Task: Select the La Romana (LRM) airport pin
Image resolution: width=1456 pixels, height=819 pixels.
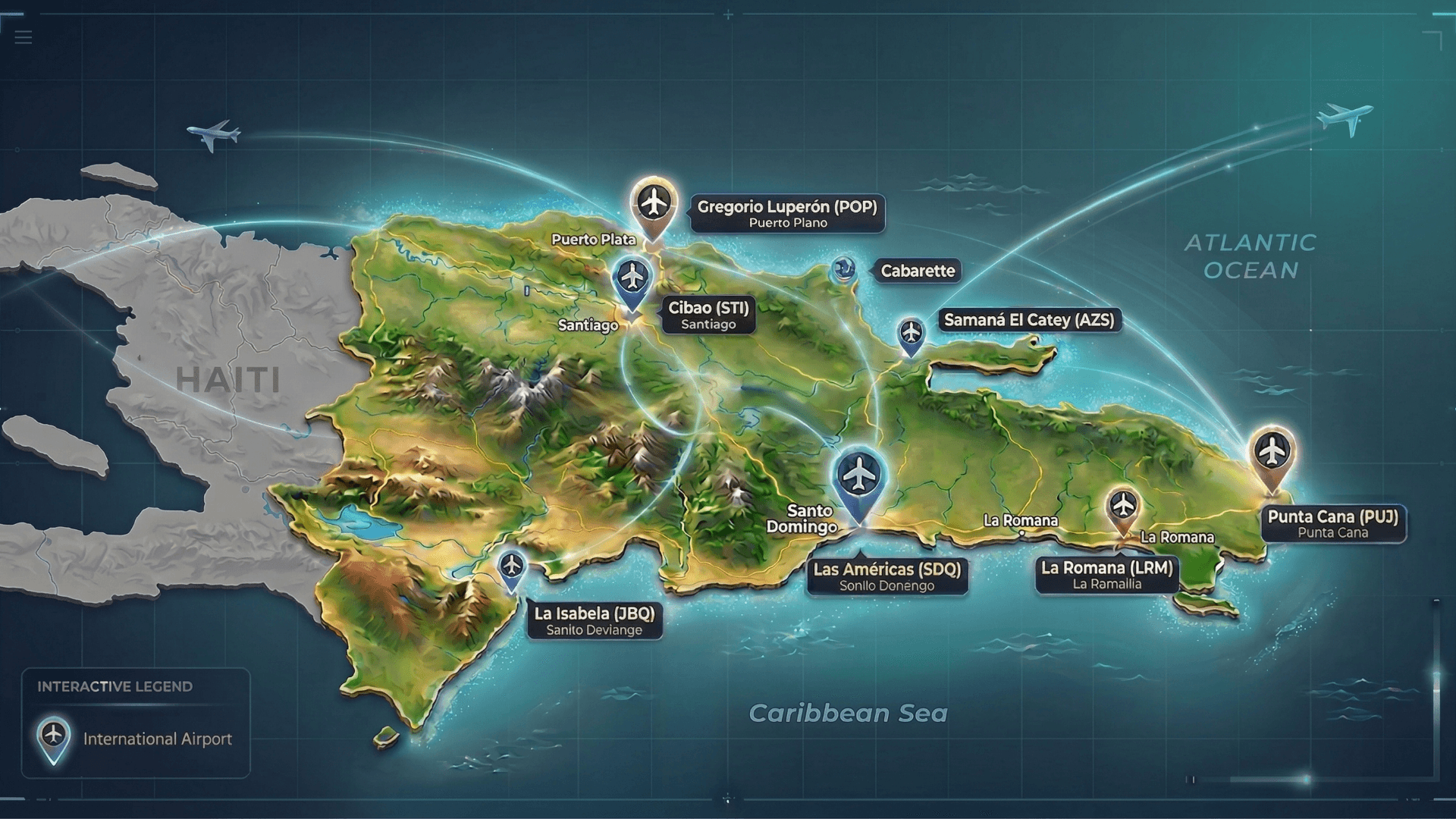Action: coord(1122,506)
